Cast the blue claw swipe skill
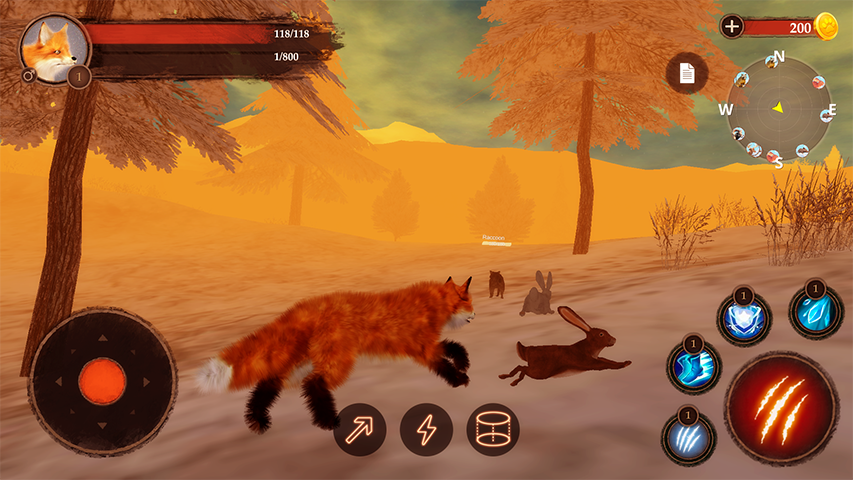Screen dimensions: 853x480 pyautogui.click(x=688, y=437)
